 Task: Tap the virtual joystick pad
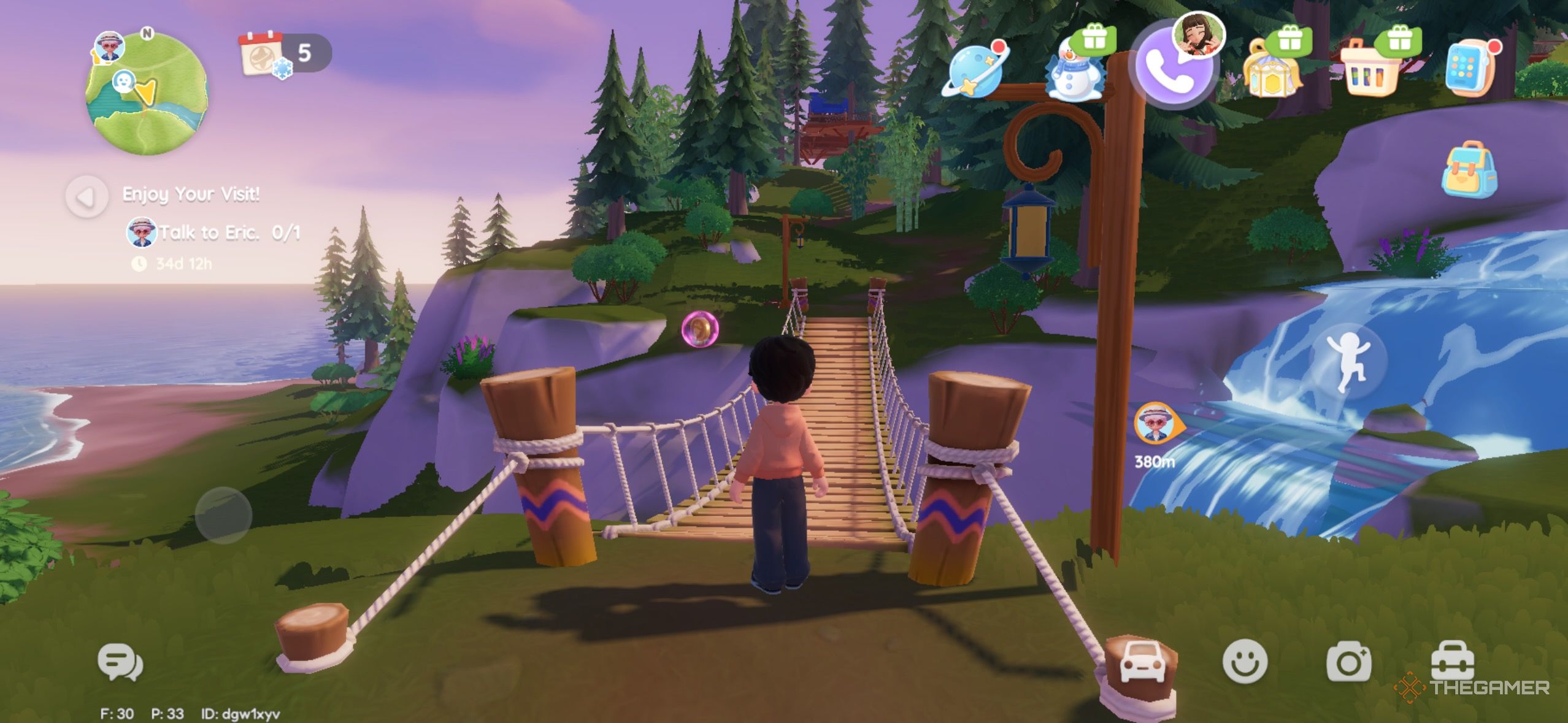pyautogui.click(x=223, y=515)
